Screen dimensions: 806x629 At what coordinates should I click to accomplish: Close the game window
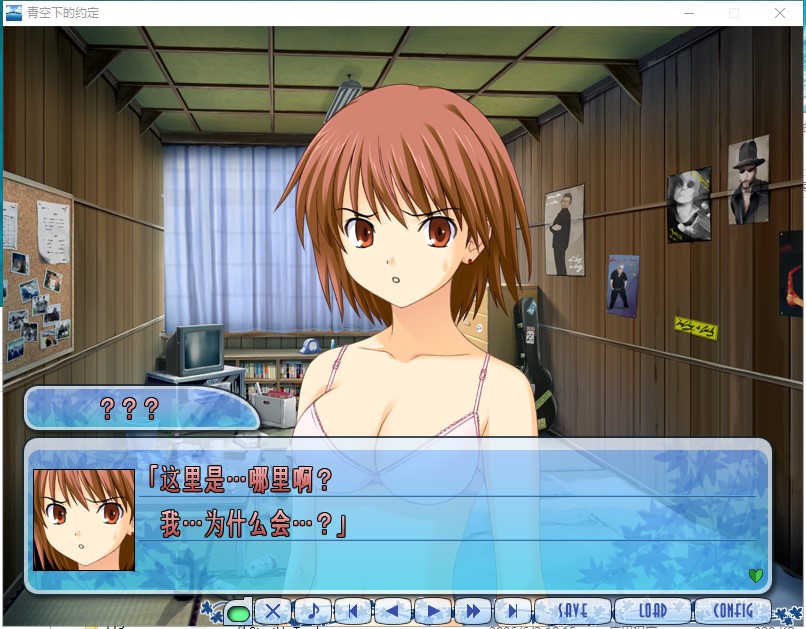click(x=780, y=13)
